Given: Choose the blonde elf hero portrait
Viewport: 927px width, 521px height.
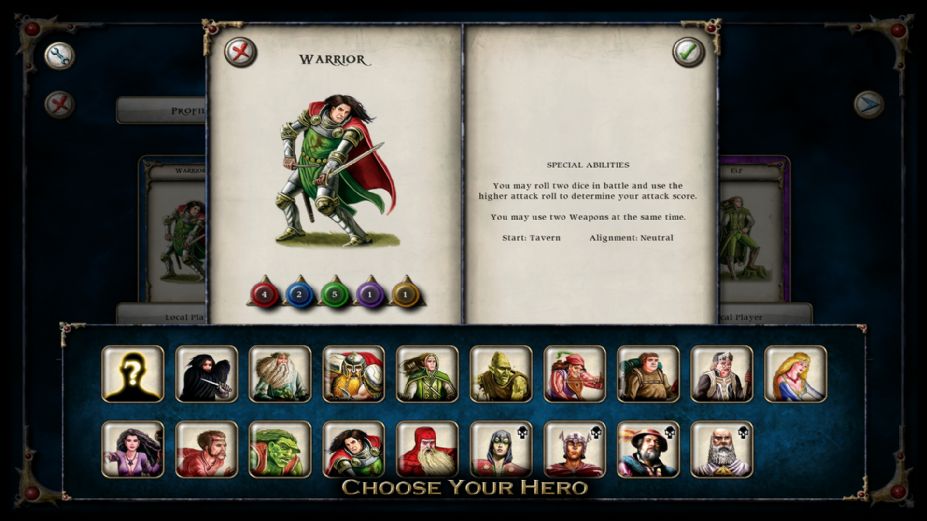Looking at the screenshot, I should click(427, 374).
